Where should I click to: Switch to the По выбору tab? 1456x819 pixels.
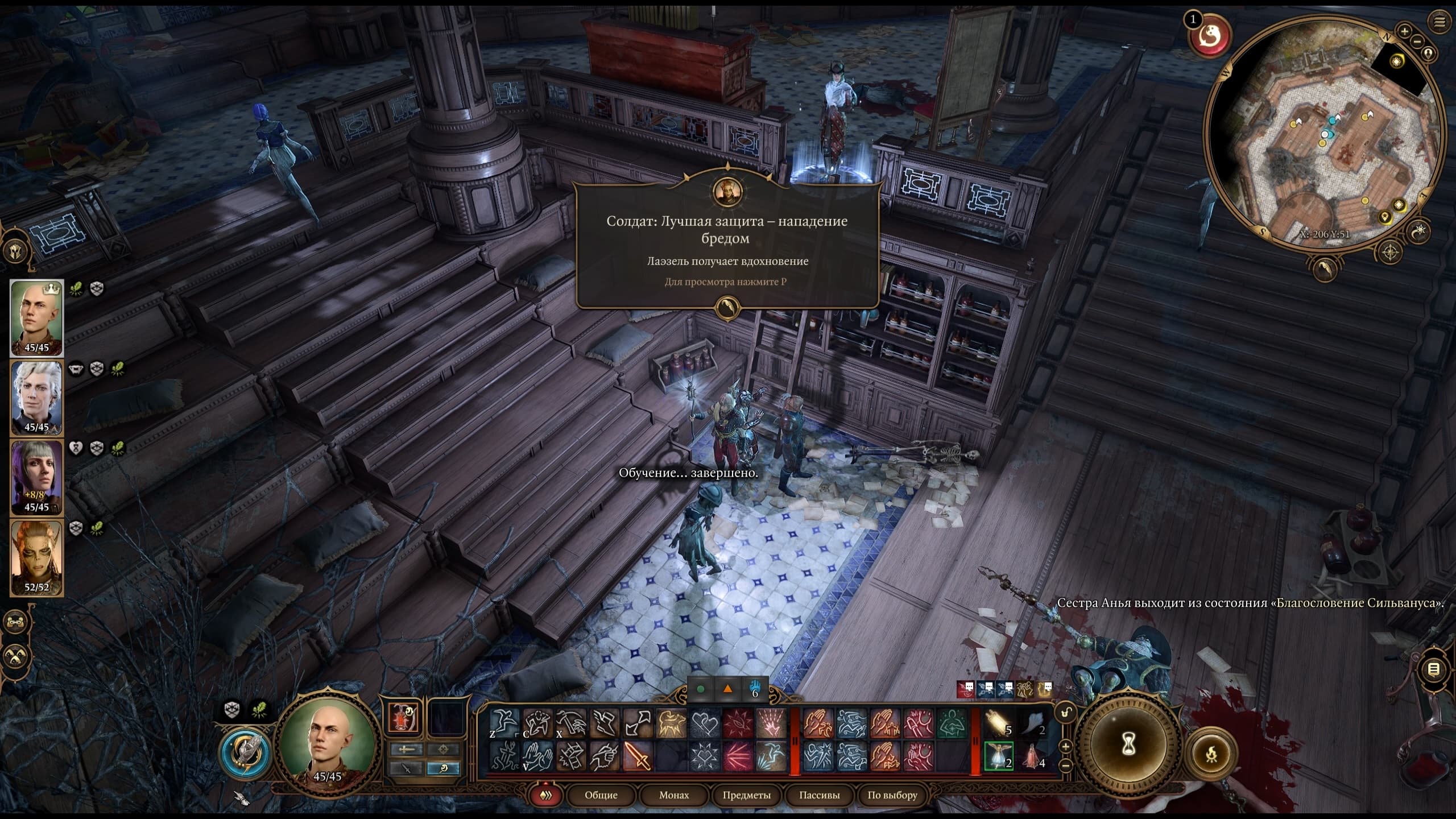tap(892, 795)
